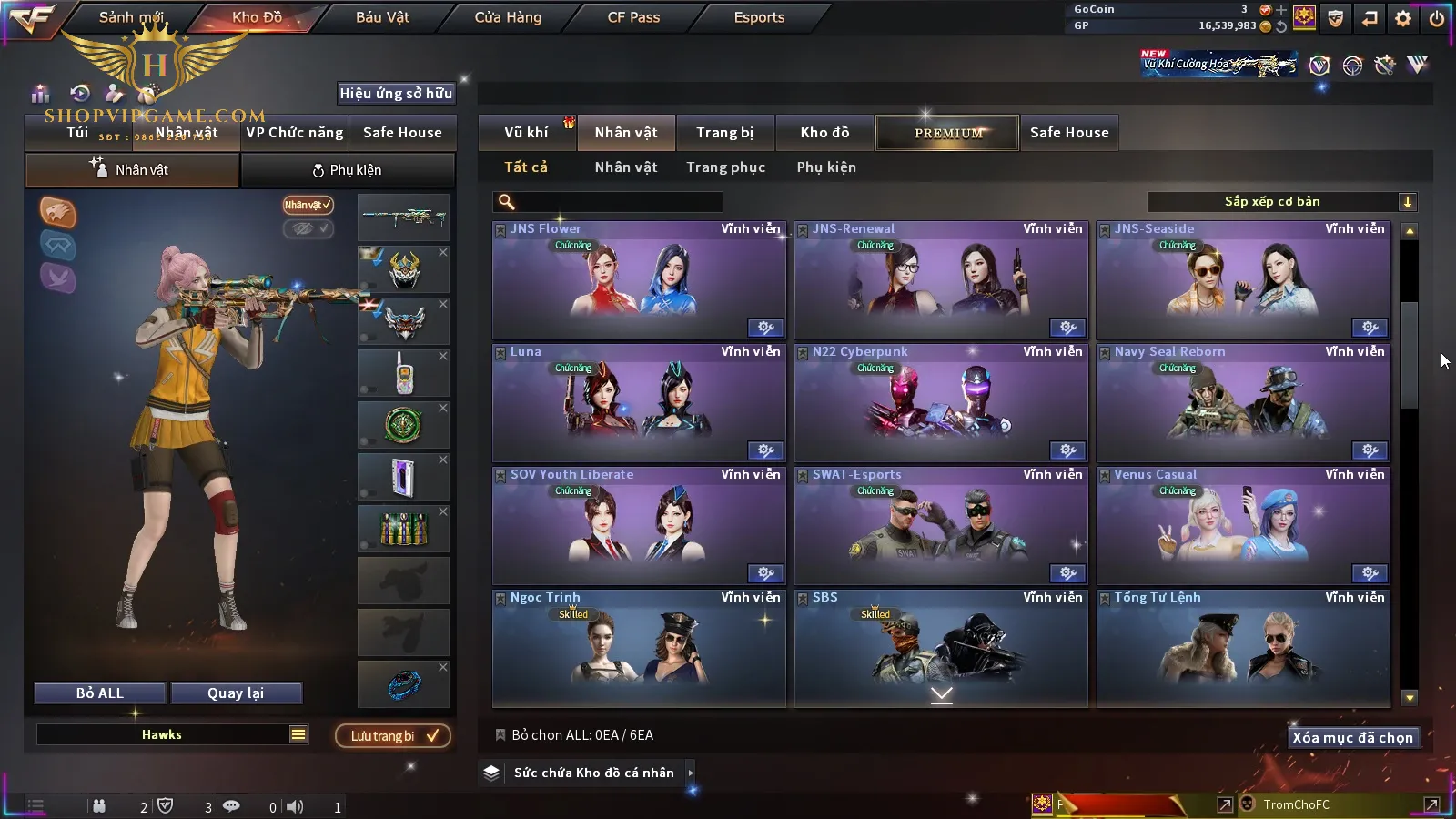Switch to the Phụ kiện loadout tab

347,170
